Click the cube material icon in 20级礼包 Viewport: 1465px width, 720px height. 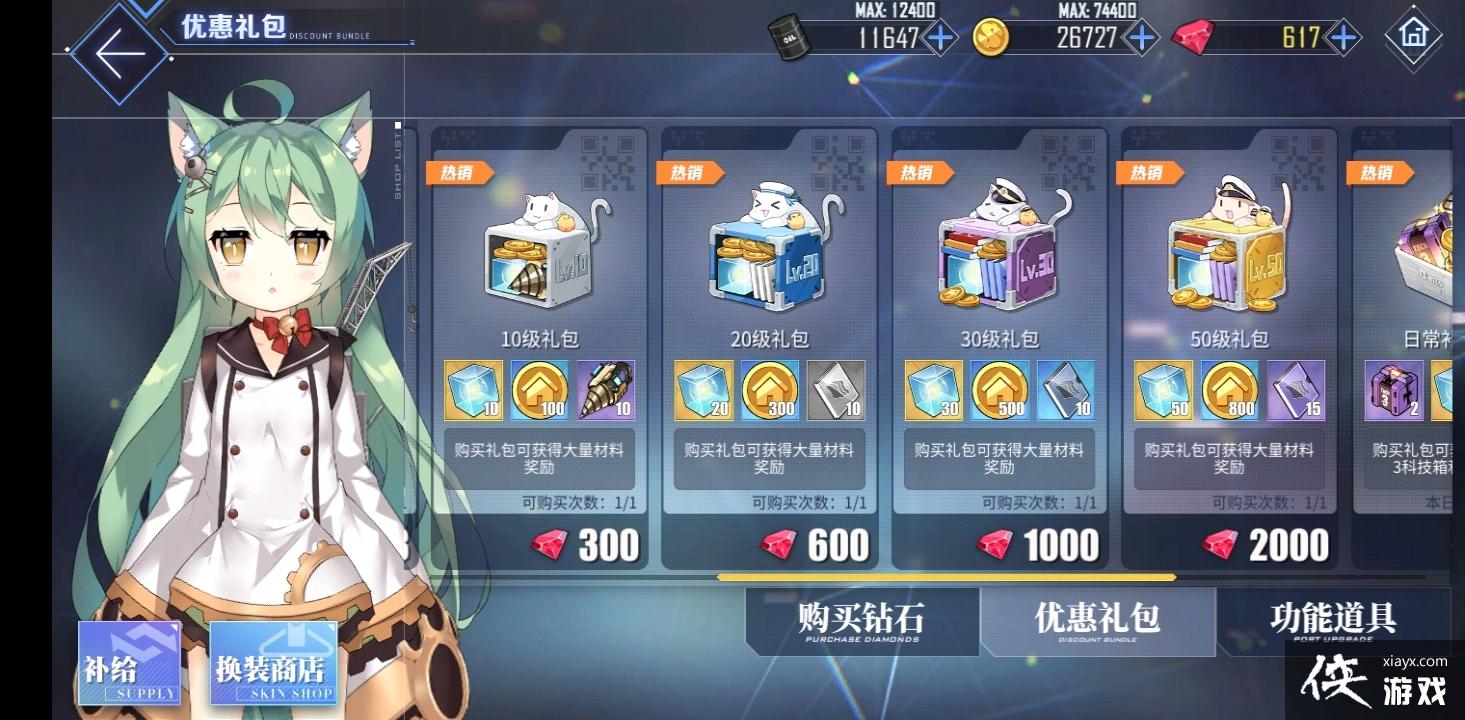coord(702,391)
